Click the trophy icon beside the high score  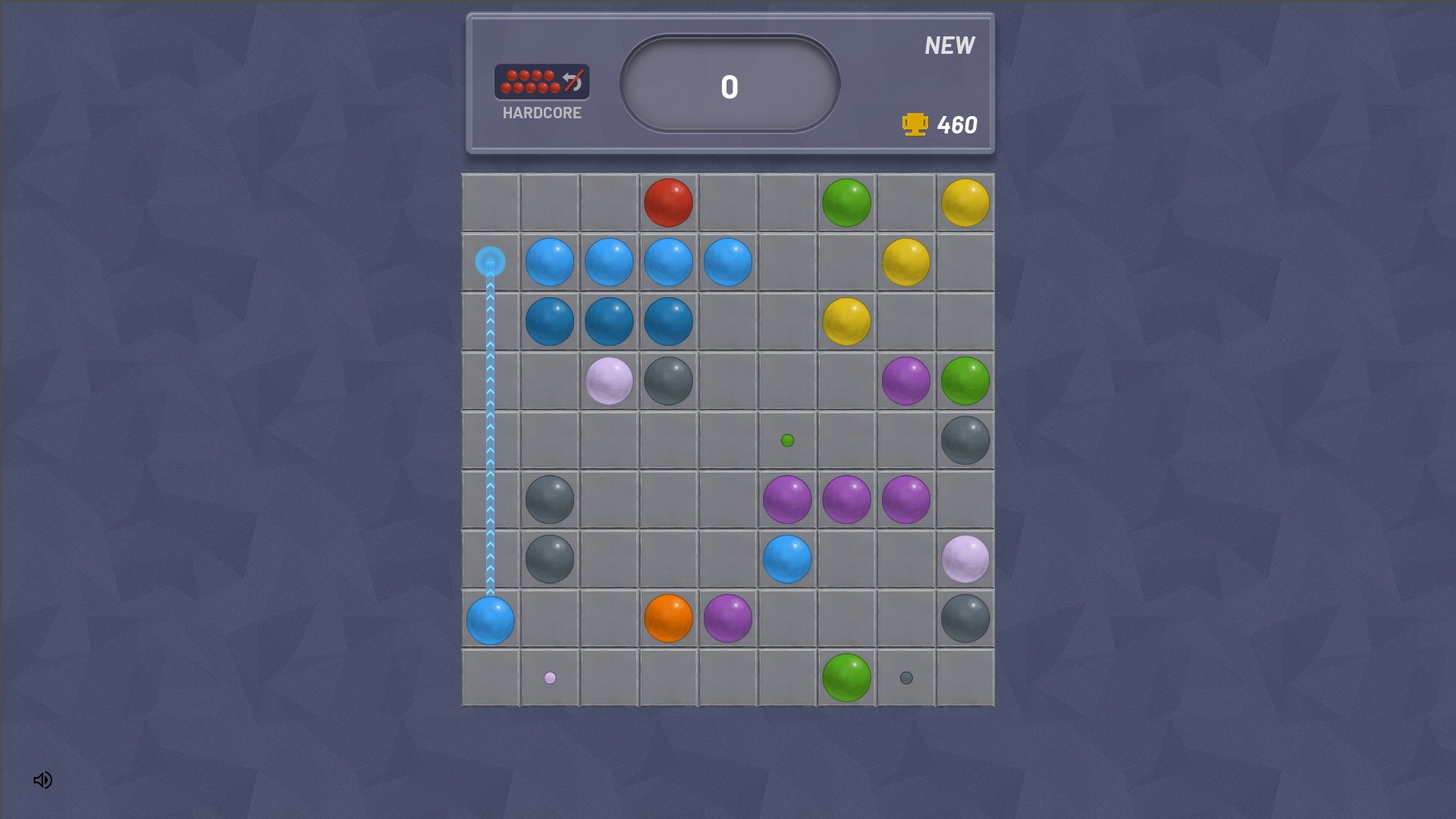tap(914, 124)
